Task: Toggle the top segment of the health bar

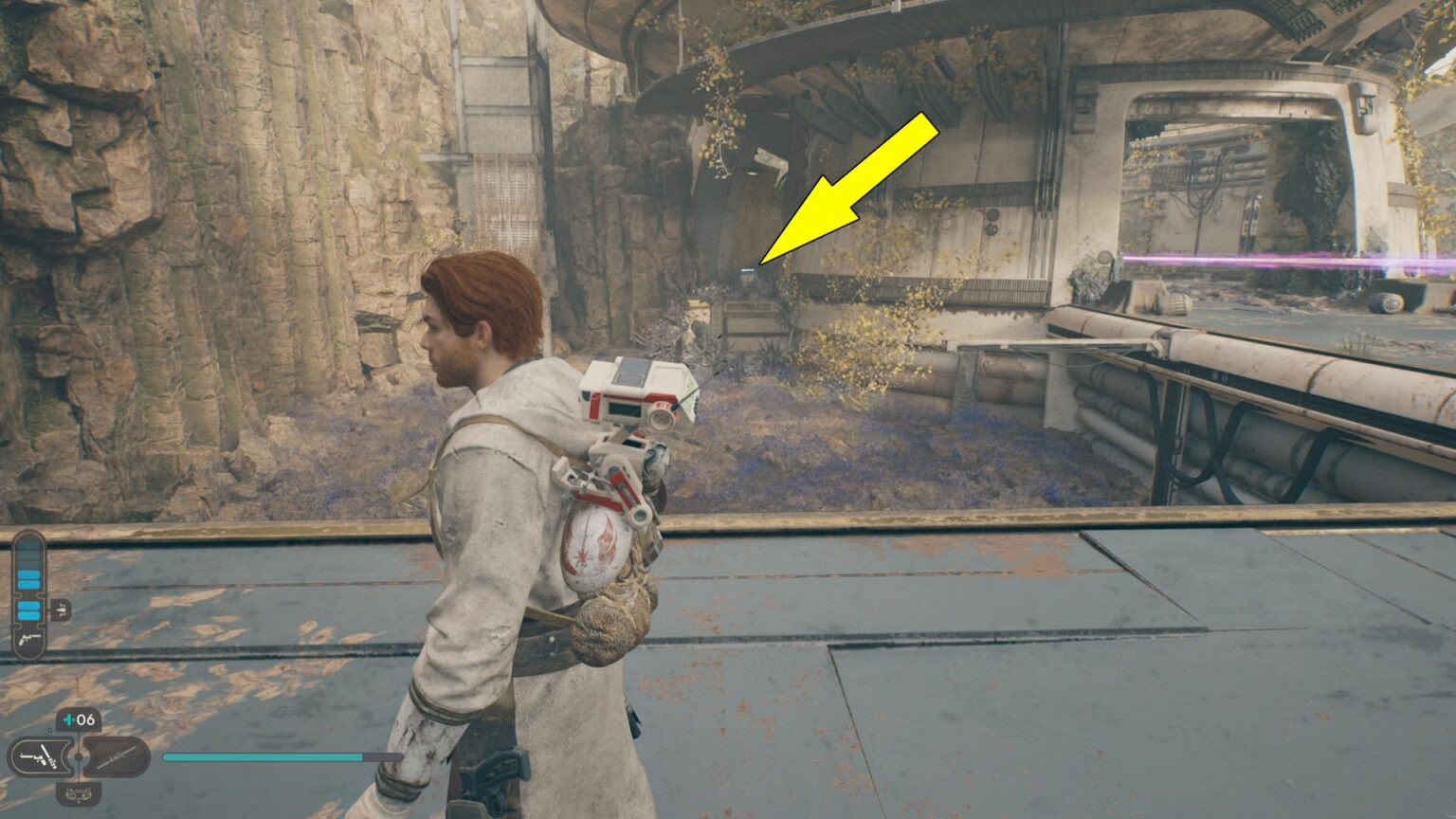Action: [27, 545]
